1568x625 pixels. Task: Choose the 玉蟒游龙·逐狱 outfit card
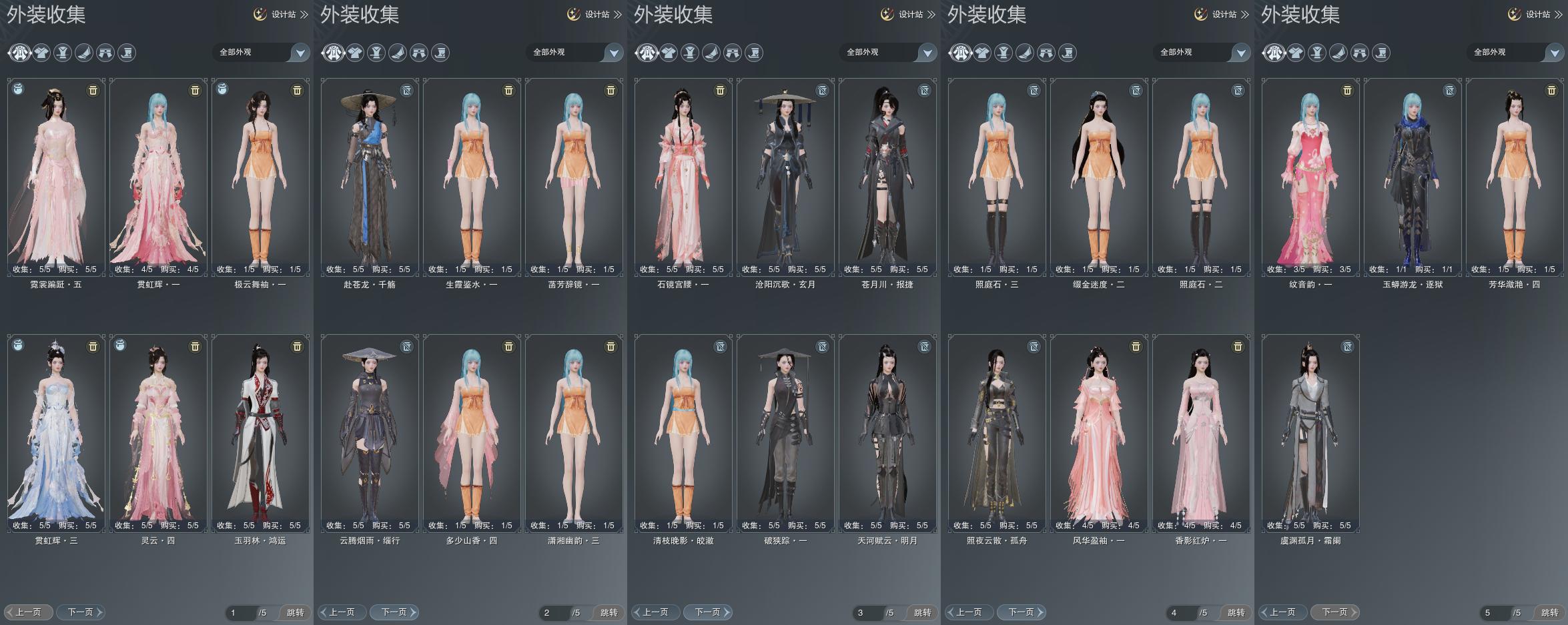pos(1413,177)
